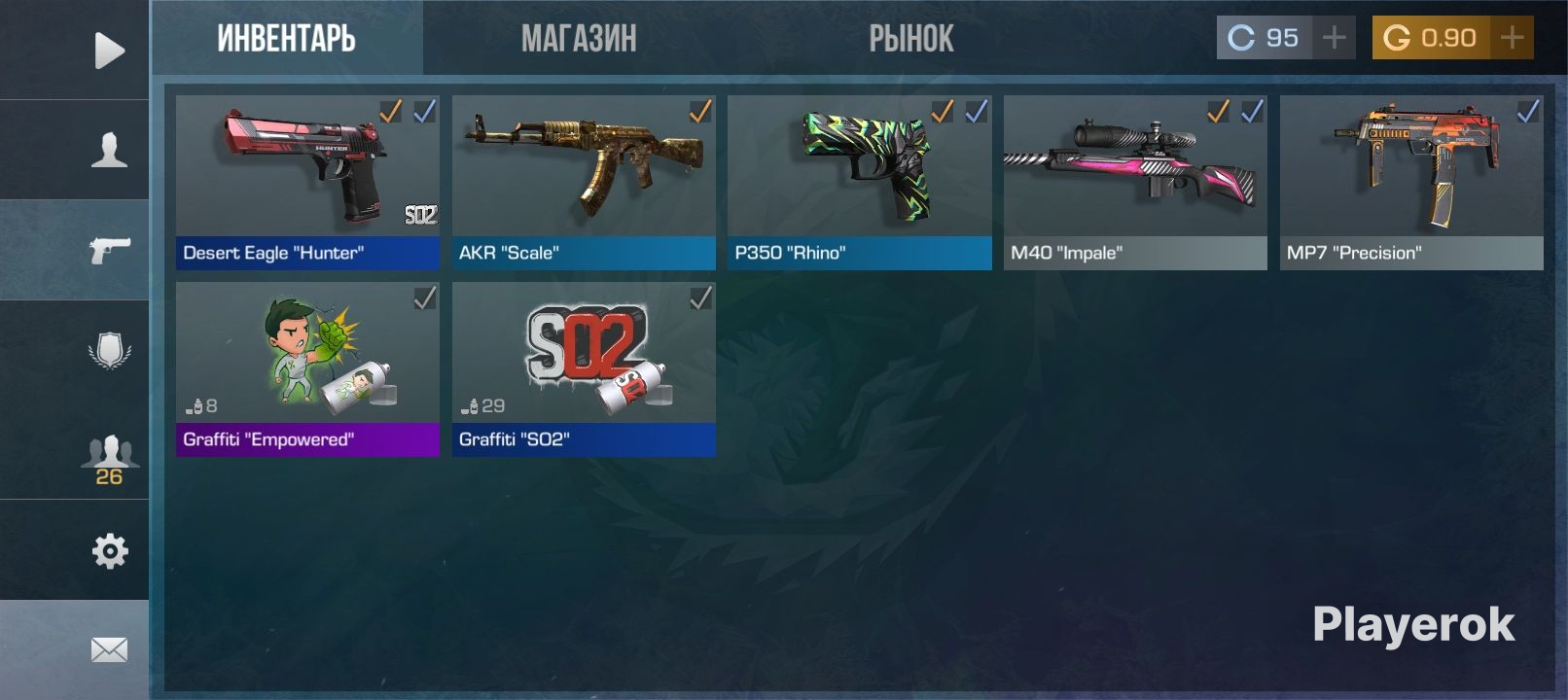Open the player profile icon
Image resolution: width=1568 pixels, height=700 pixels.
point(109,151)
